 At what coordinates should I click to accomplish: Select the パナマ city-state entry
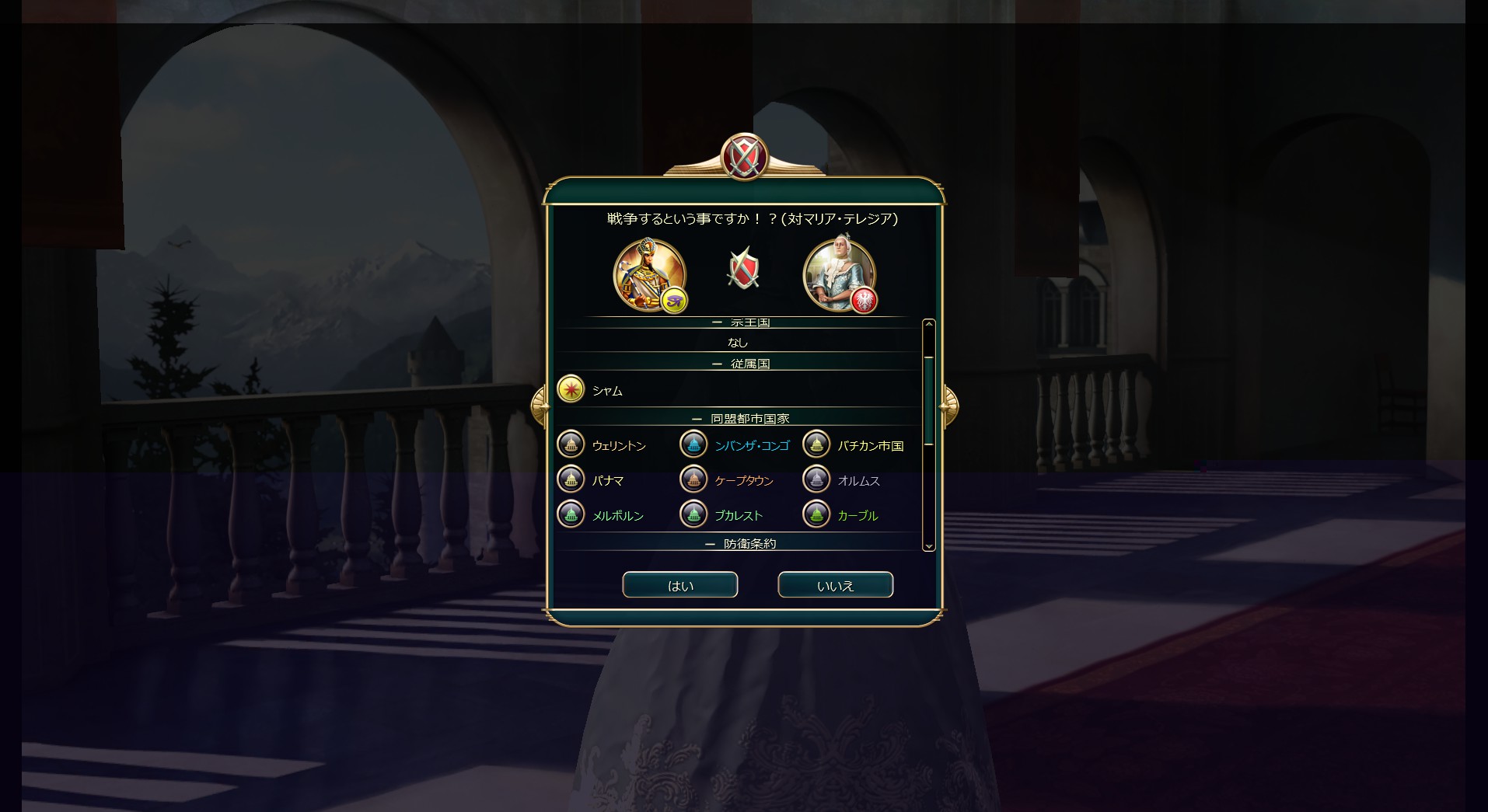[x=607, y=480]
